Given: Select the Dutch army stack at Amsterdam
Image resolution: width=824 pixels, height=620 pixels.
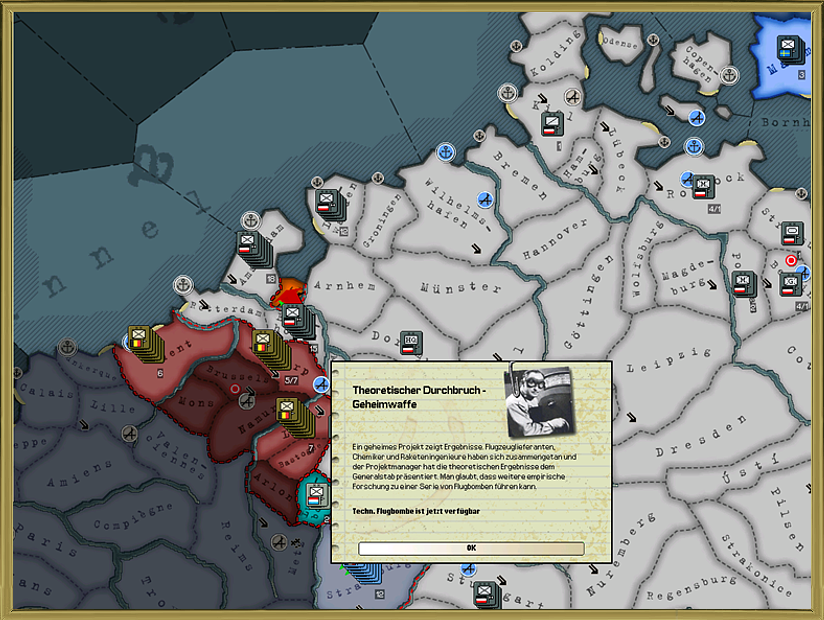Looking at the screenshot, I should pos(248,245).
